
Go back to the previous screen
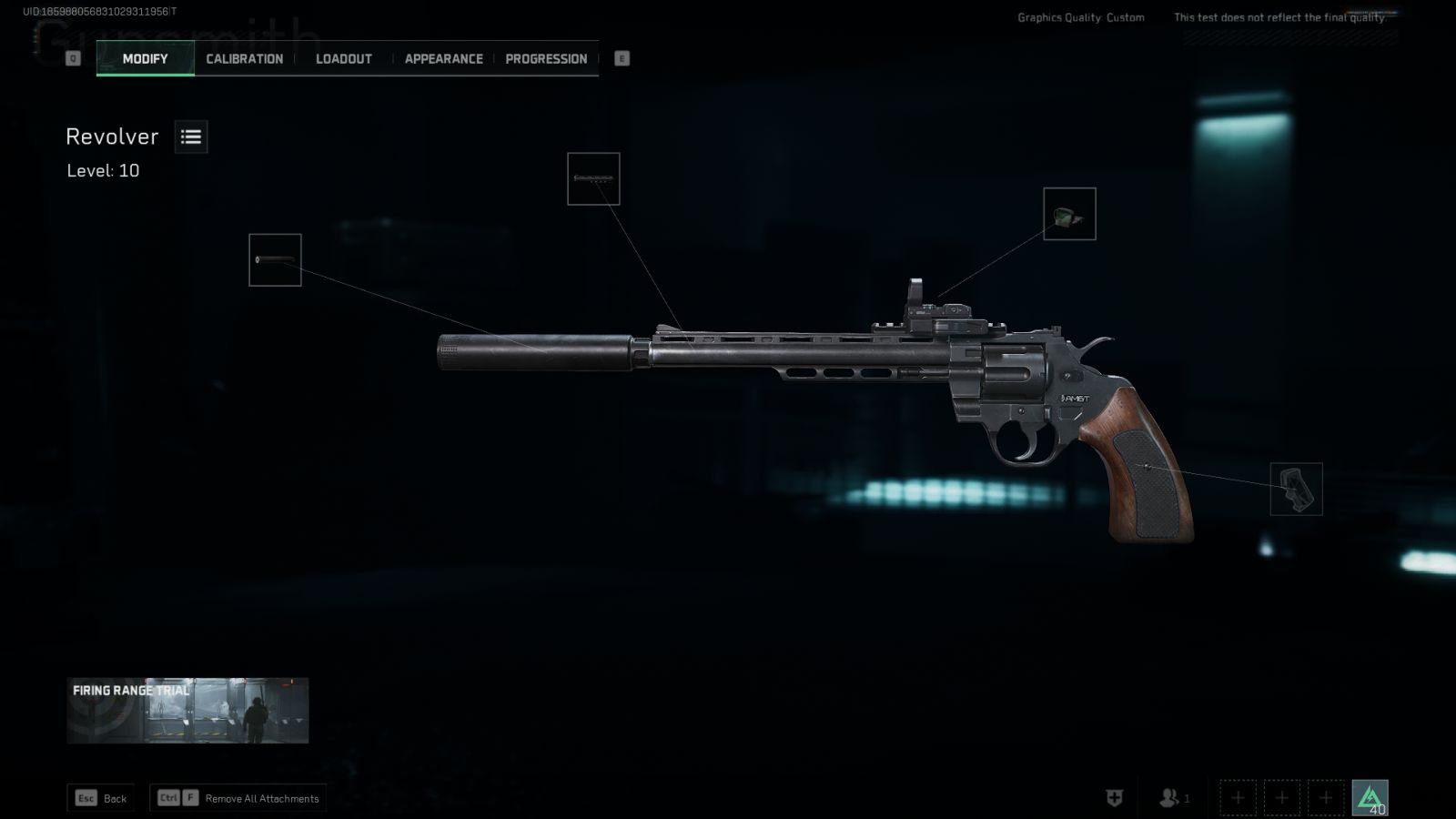101,798
